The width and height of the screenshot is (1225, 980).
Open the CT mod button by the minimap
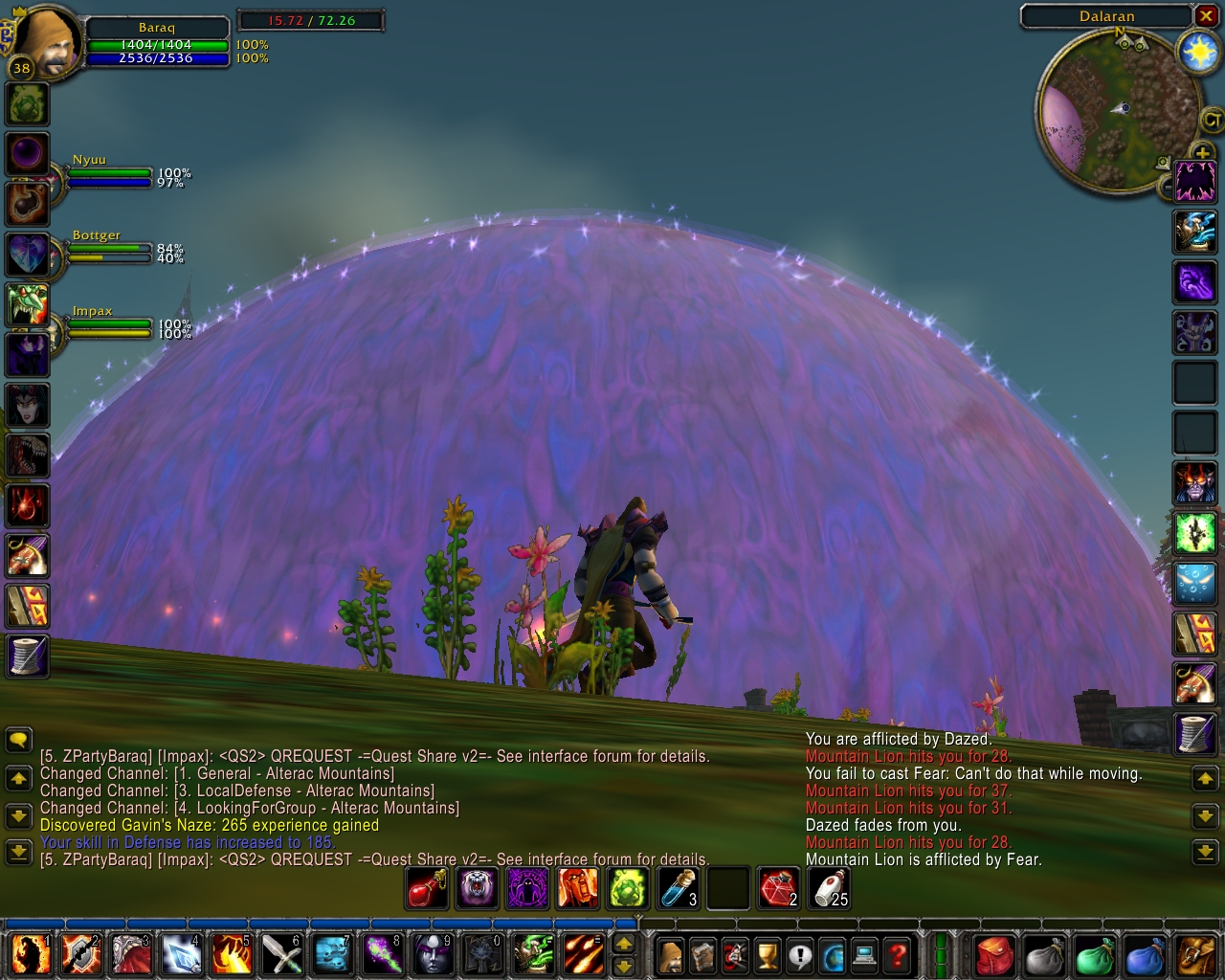pos(1212,121)
